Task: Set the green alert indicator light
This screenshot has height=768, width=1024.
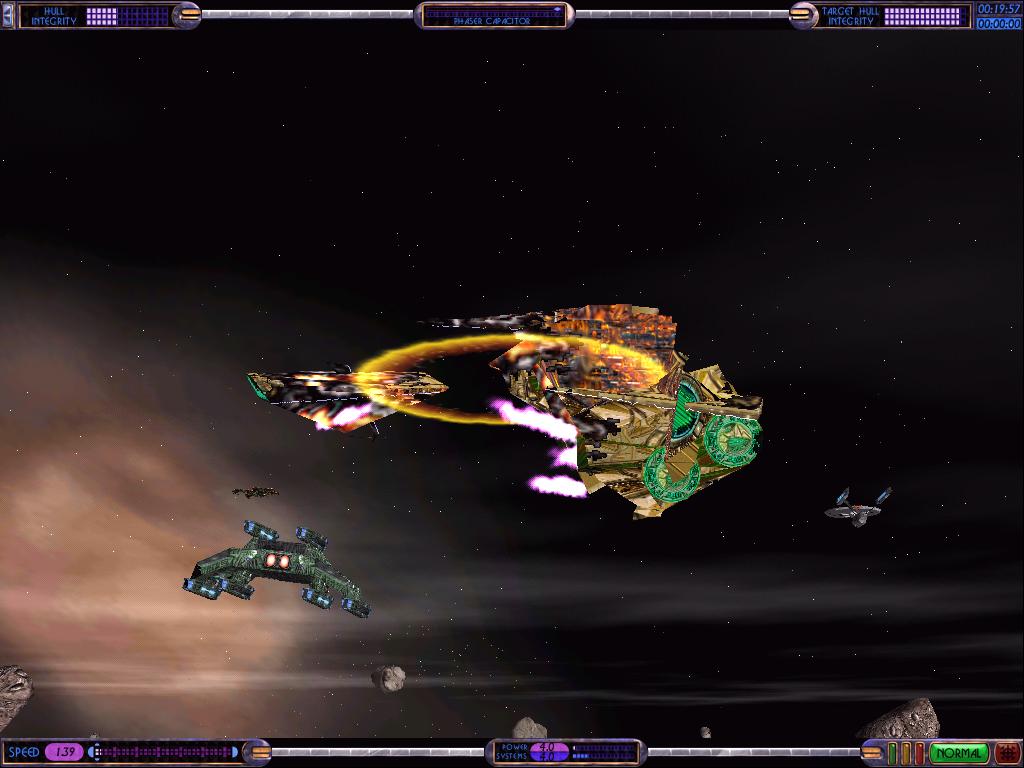Action: tap(892, 753)
